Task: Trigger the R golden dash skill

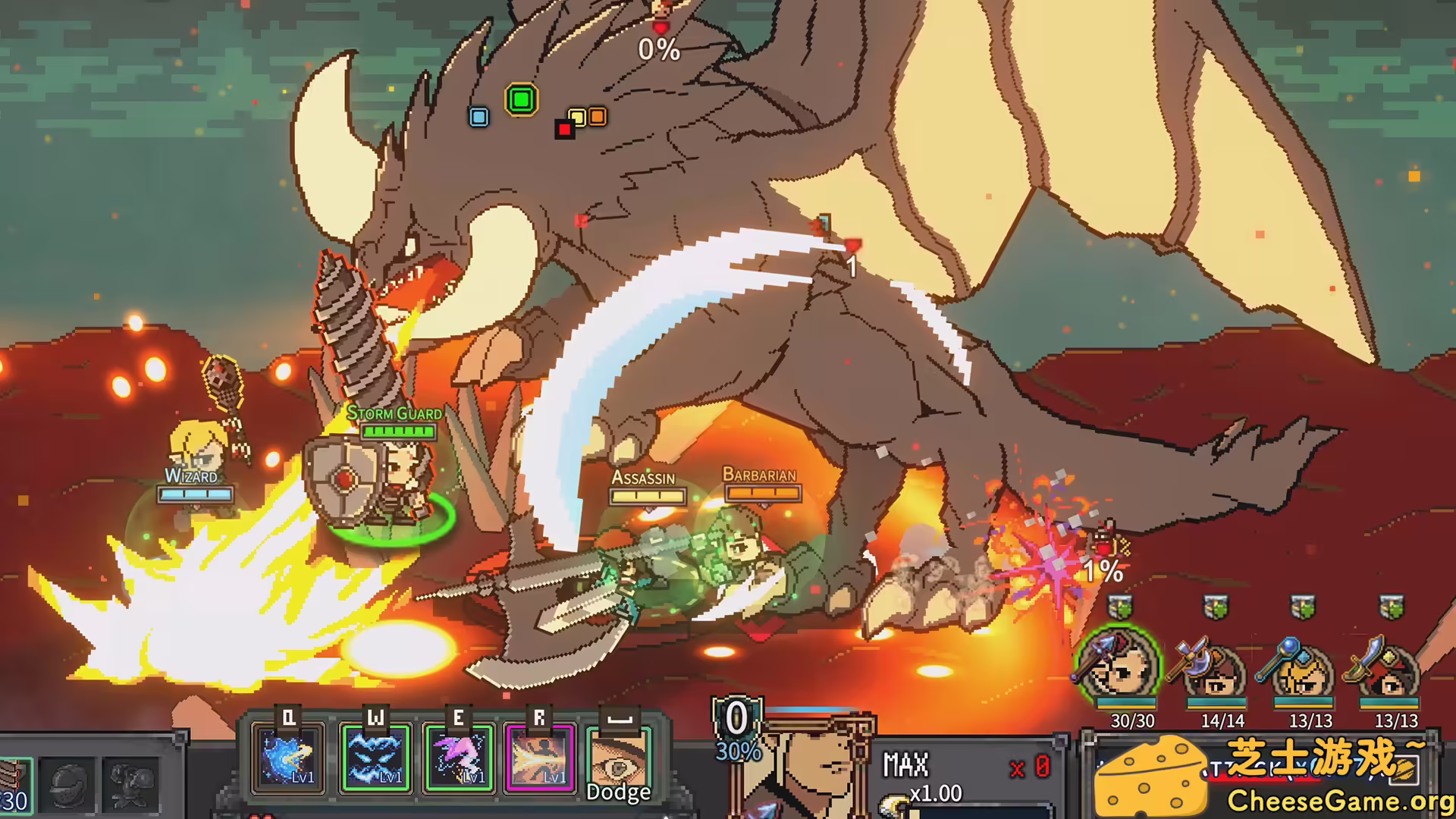Action: point(541,758)
